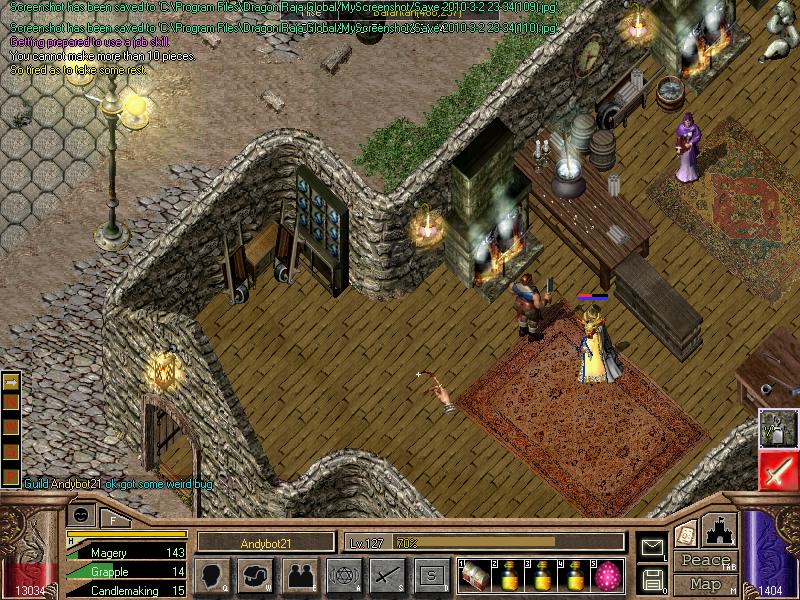800x600 pixels.
Task: Open the Map button
Action: pos(705,584)
